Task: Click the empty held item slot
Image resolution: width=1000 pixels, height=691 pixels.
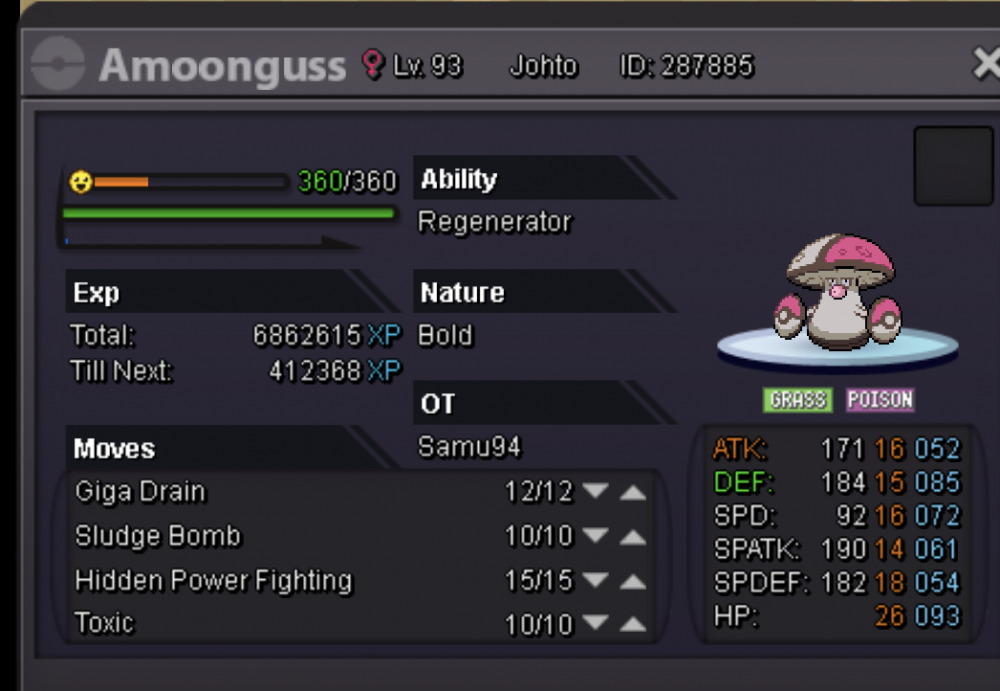Action: [x=953, y=166]
